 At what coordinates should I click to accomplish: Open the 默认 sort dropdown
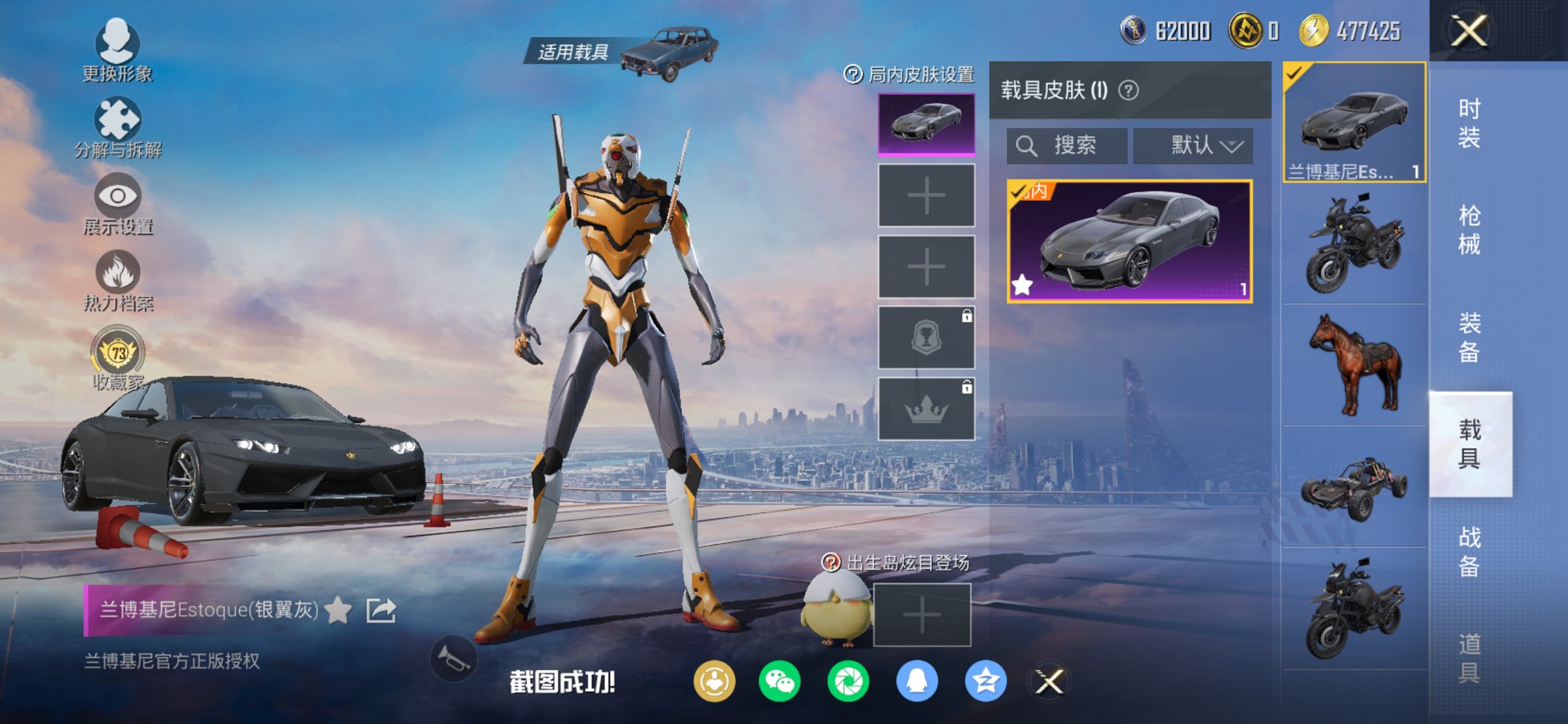click(1192, 145)
